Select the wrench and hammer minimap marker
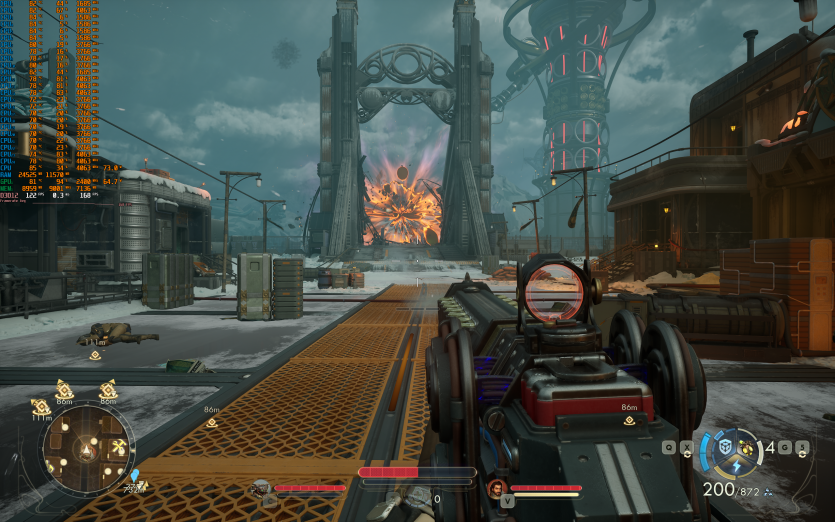The width and height of the screenshot is (835, 522). [x=118, y=446]
